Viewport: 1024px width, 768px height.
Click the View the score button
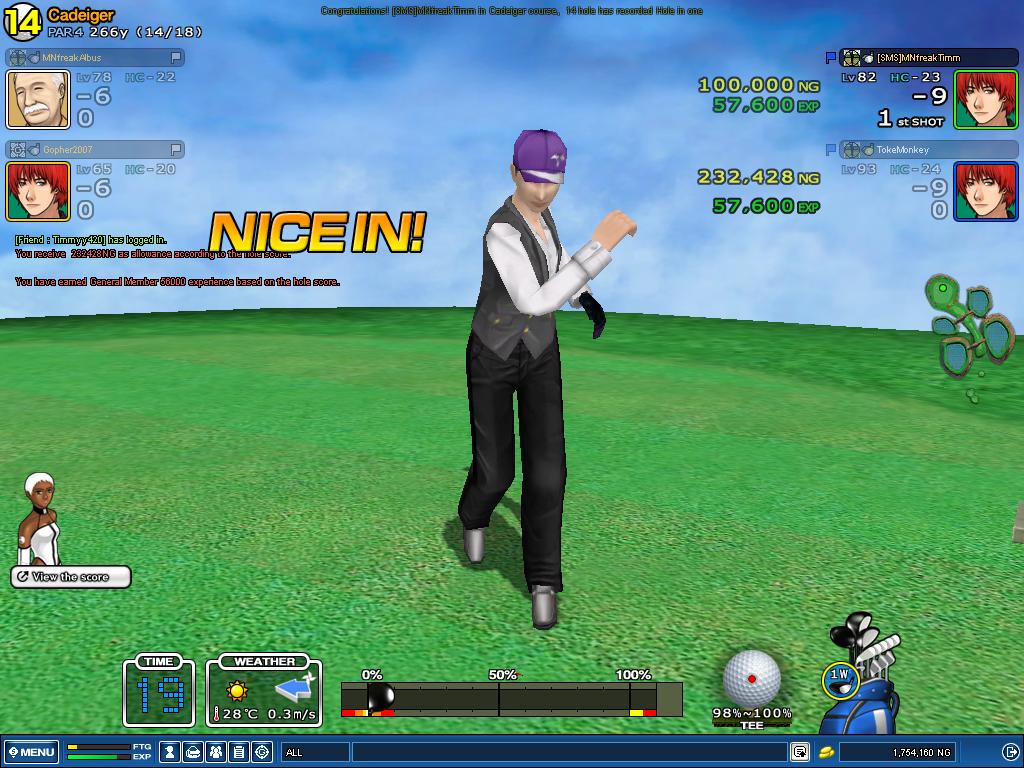pyautogui.click(x=71, y=577)
